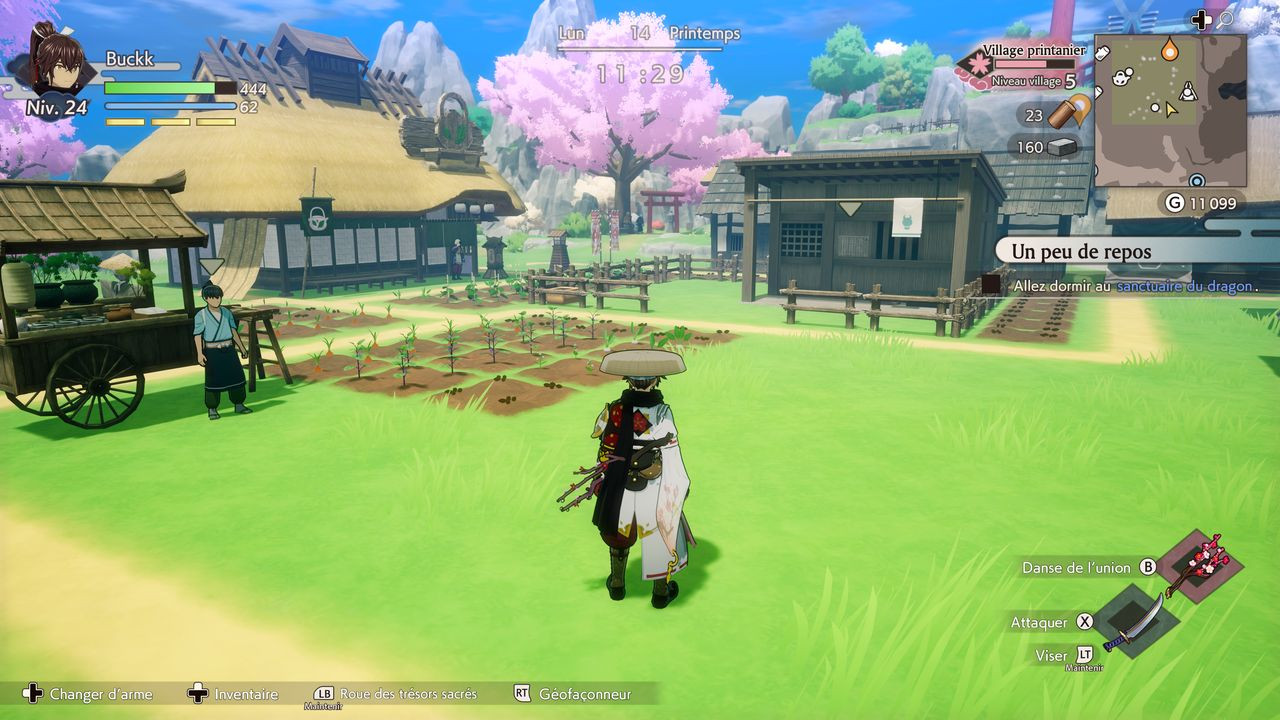Activate the Danse de l'union blossom branch icon
The height and width of the screenshot is (720, 1280).
(x=1206, y=563)
